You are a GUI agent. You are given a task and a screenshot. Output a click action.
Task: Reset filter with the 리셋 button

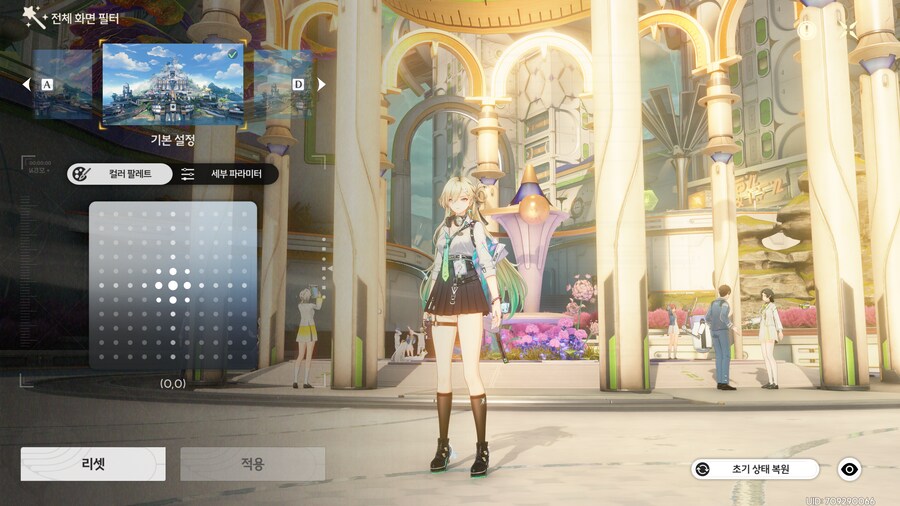click(93, 464)
